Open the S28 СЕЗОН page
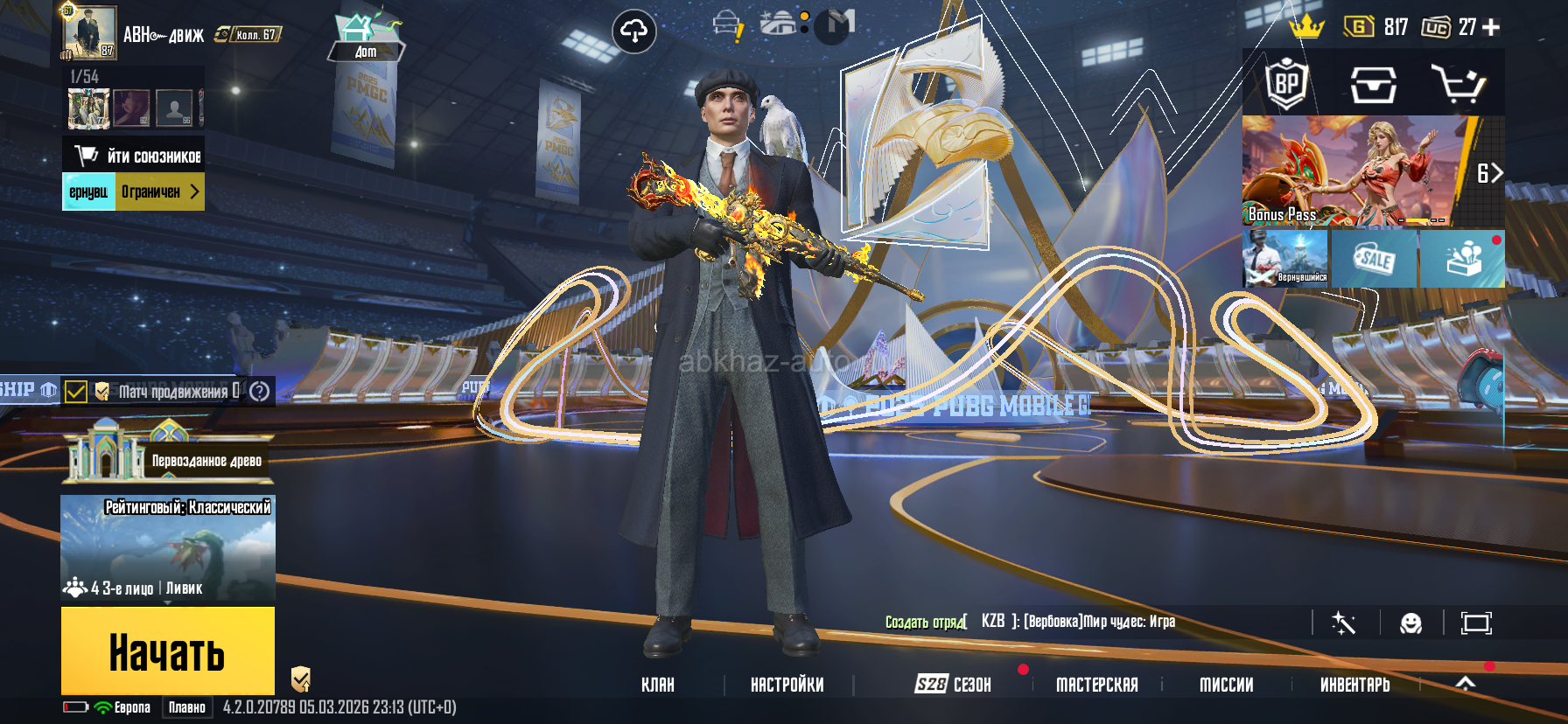The height and width of the screenshot is (724, 1568). click(953, 685)
